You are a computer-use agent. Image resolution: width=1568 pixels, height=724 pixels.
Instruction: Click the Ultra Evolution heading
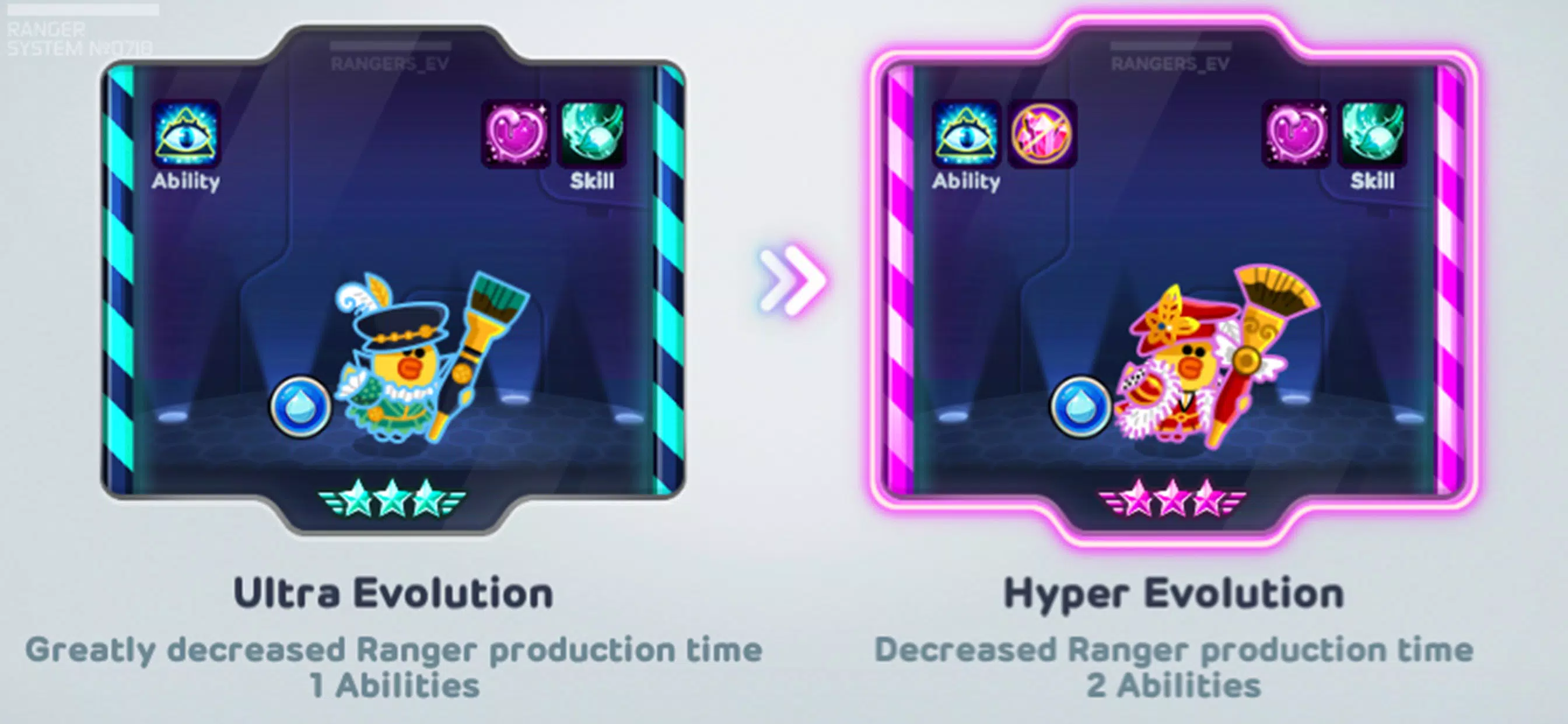(x=394, y=591)
